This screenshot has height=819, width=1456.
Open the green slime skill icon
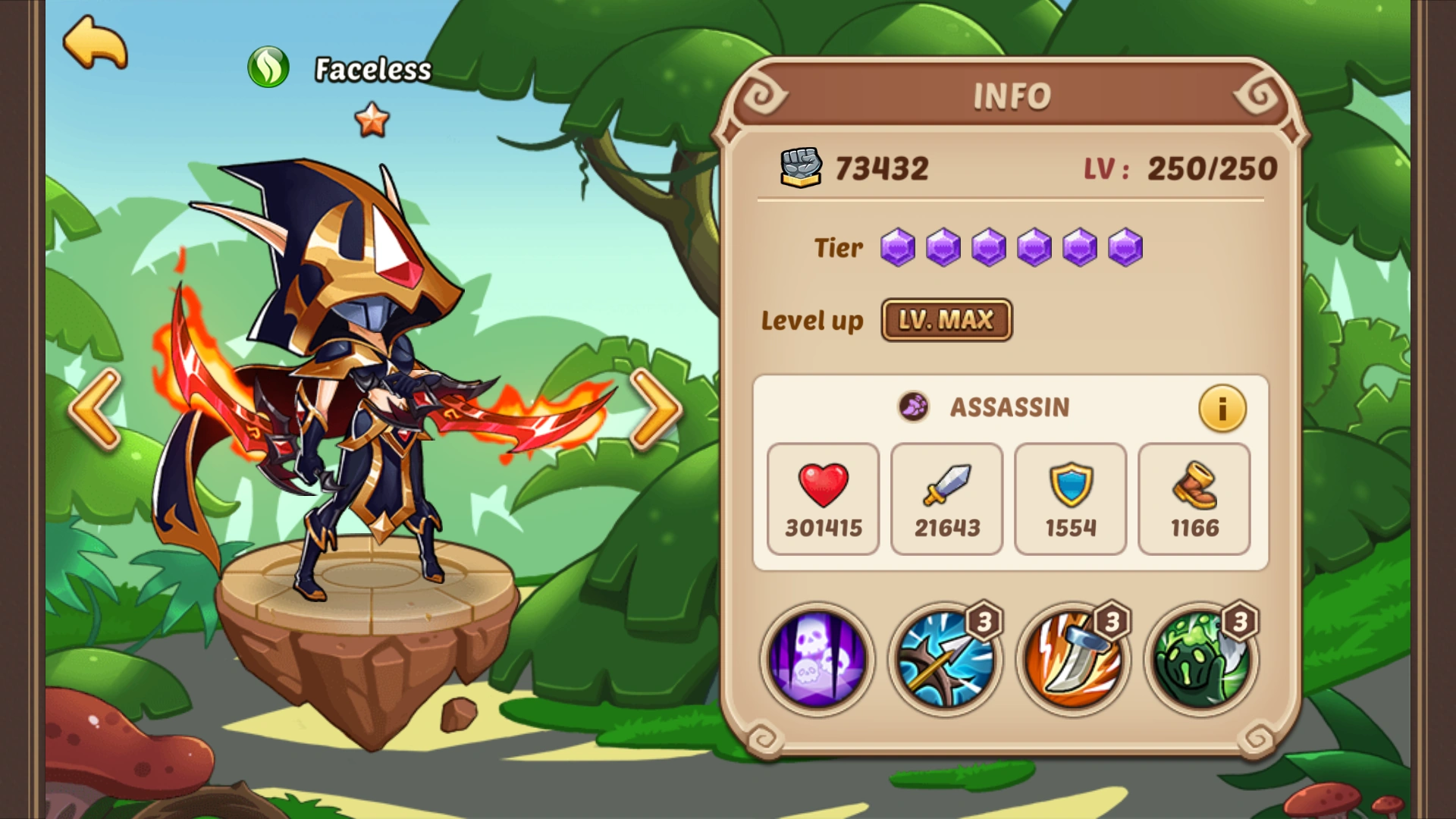click(1196, 660)
